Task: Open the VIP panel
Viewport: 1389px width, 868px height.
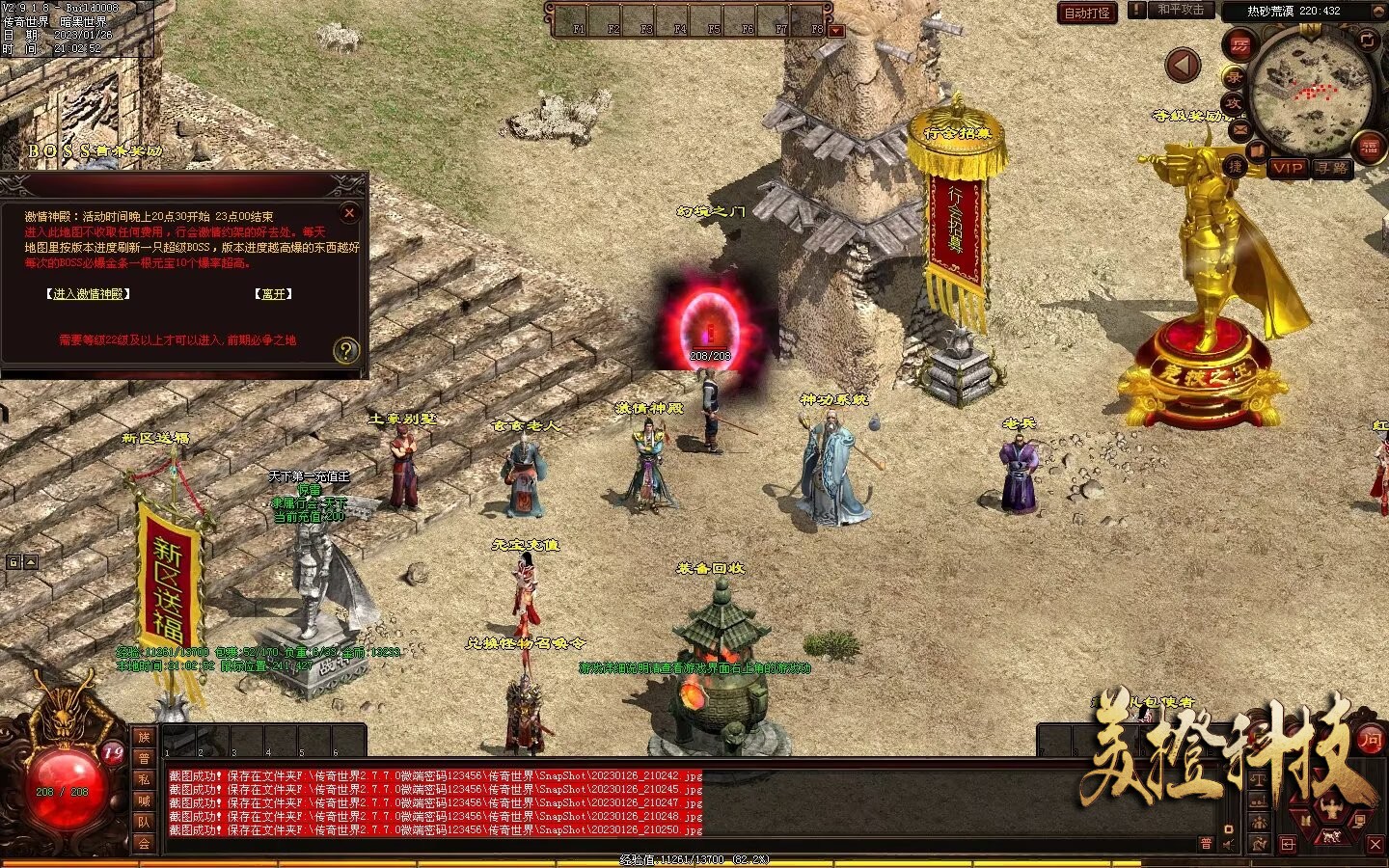Action: pyautogui.click(x=1288, y=168)
